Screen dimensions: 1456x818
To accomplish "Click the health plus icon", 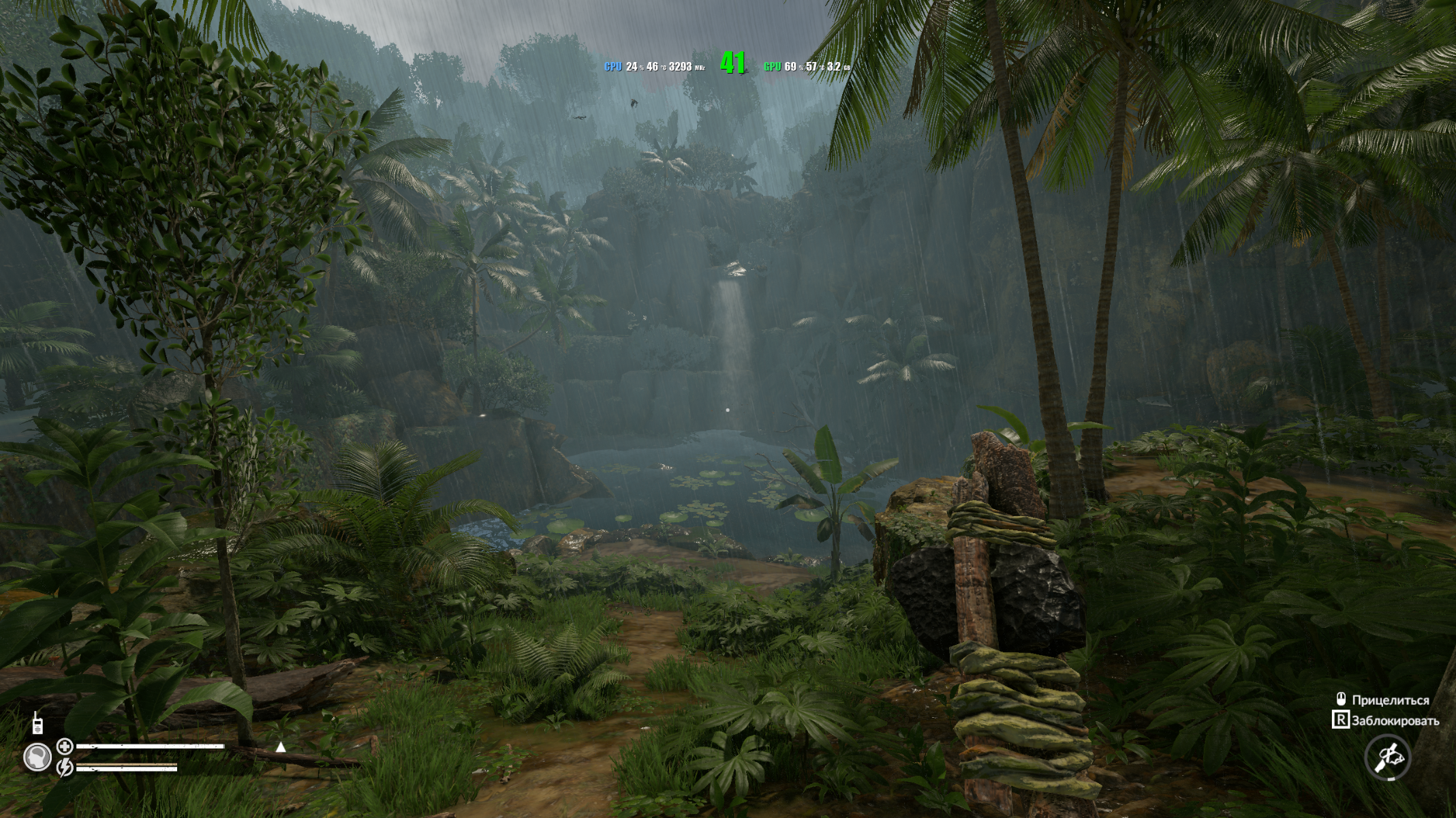I will coord(65,746).
